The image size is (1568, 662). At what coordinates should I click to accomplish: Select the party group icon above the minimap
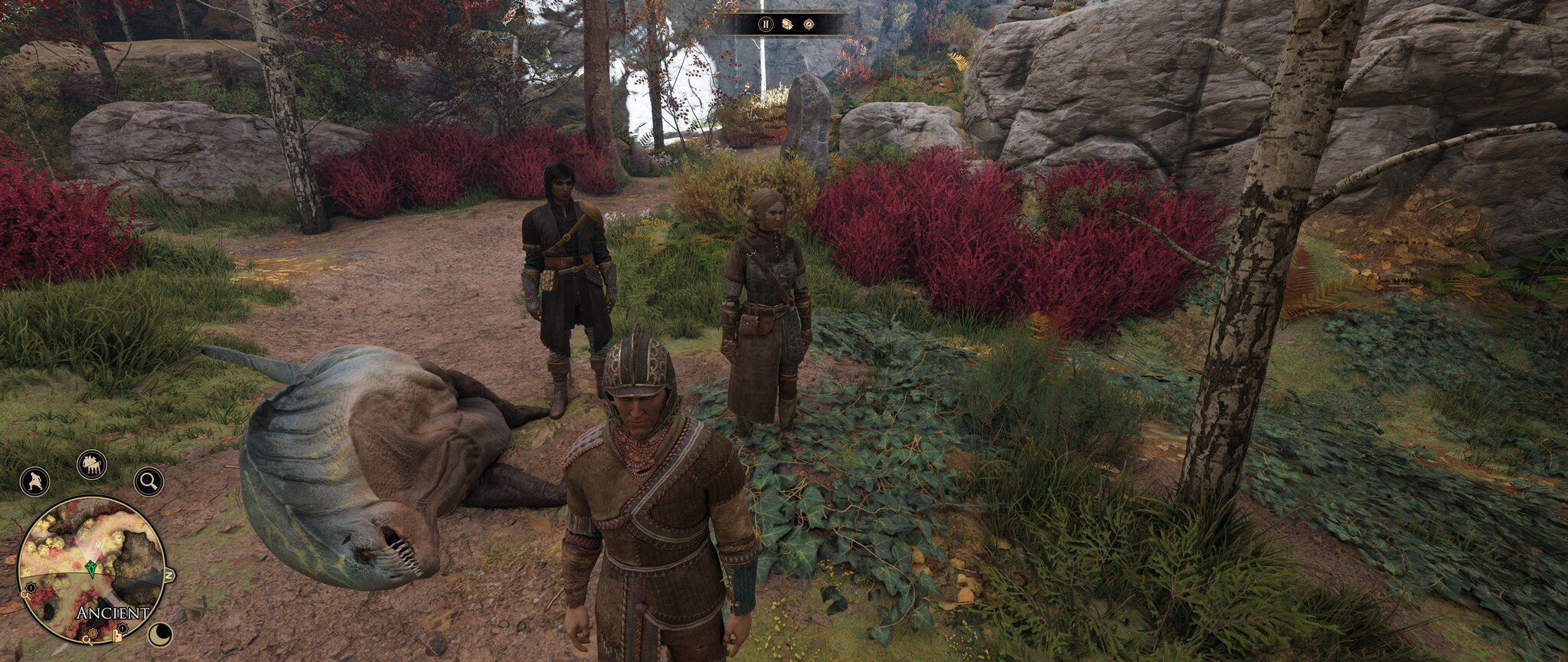tap(91, 465)
